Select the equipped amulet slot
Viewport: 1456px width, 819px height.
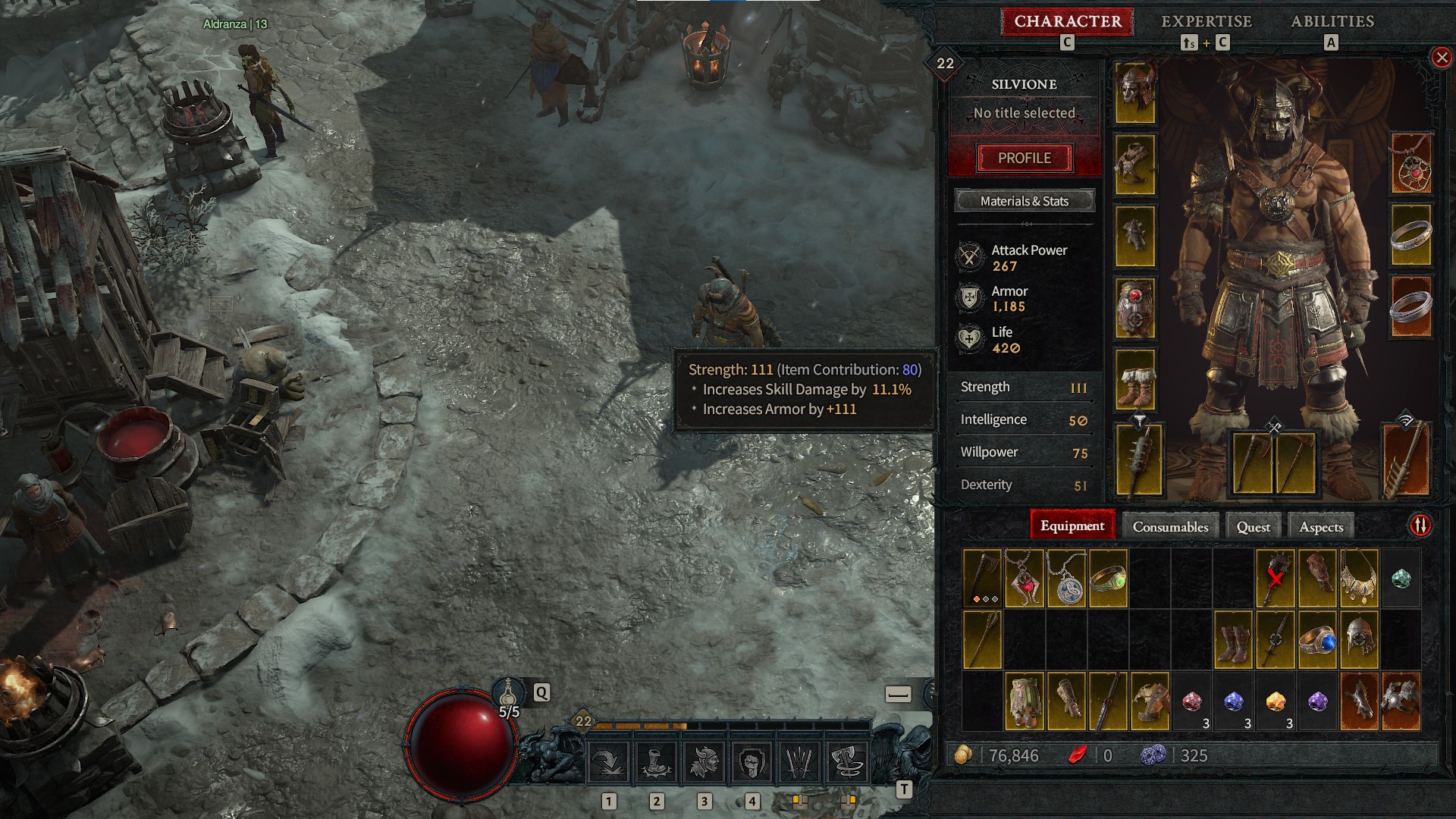[1411, 164]
